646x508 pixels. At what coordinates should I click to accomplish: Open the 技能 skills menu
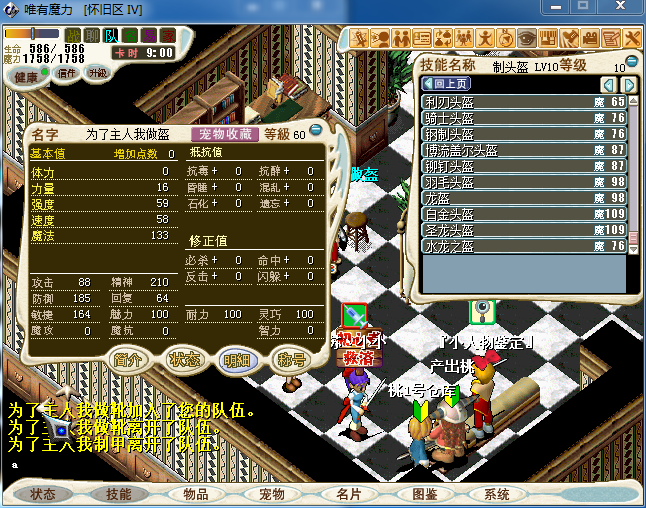tap(119, 494)
